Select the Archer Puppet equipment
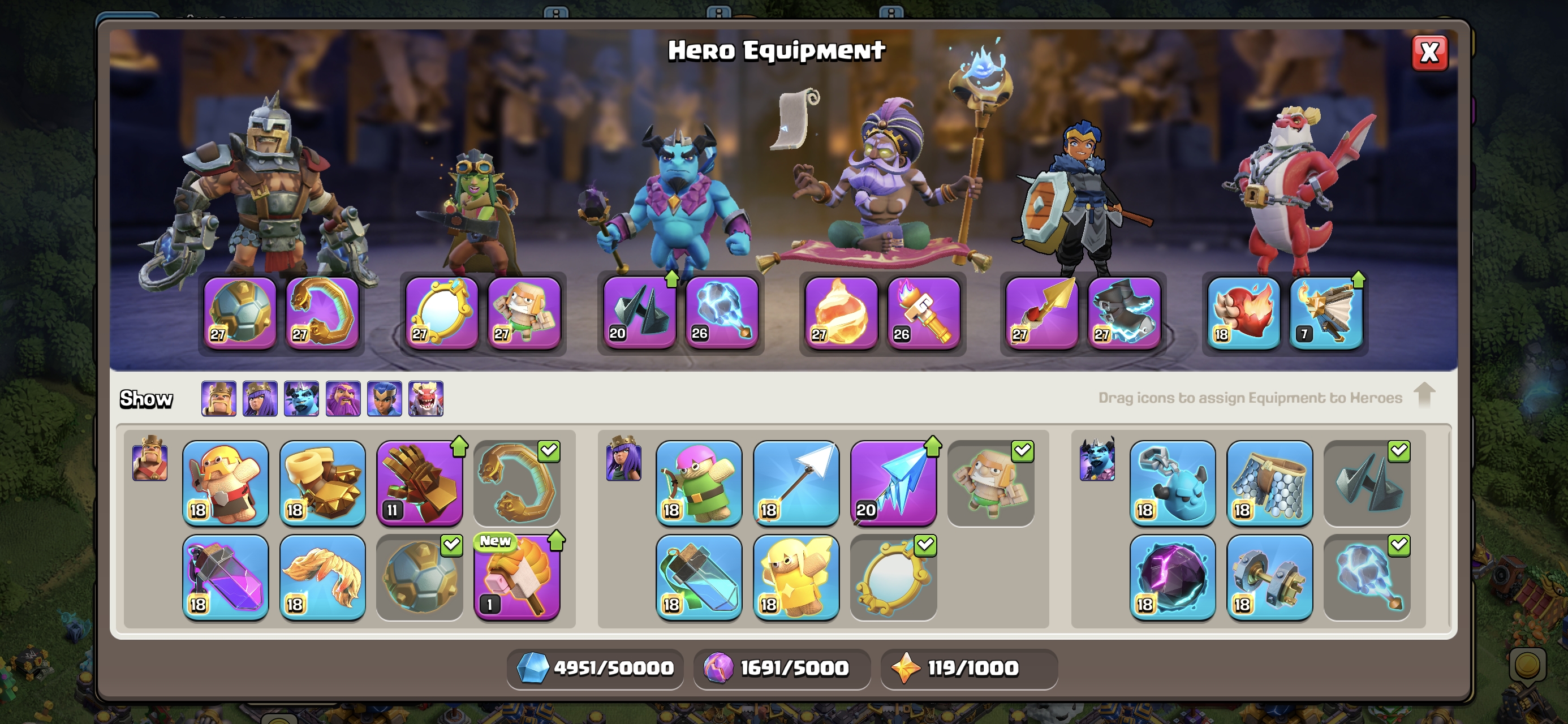This screenshot has height=724, width=1568. pyautogui.click(x=699, y=482)
